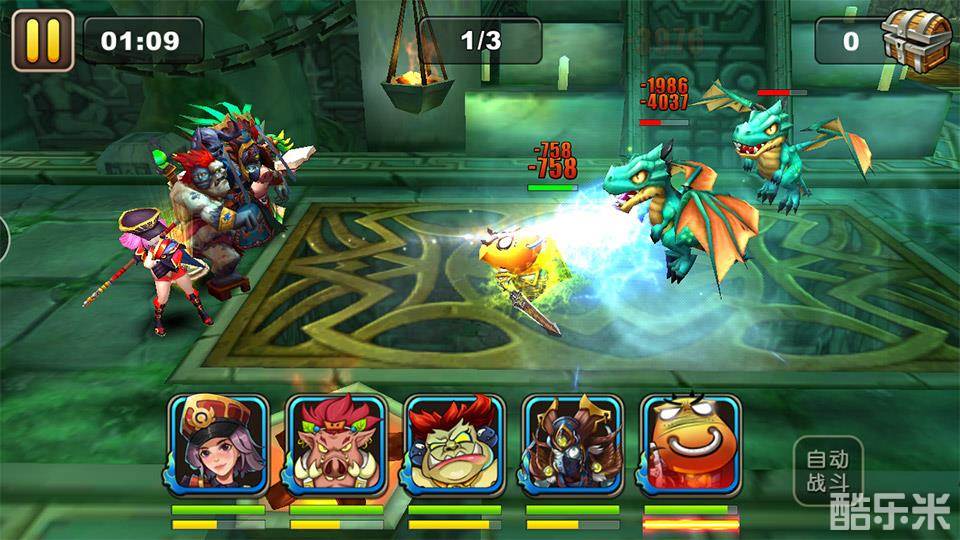Pause the battle with the pause button
Image resolution: width=960 pixels, height=540 pixels.
[42, 40]
